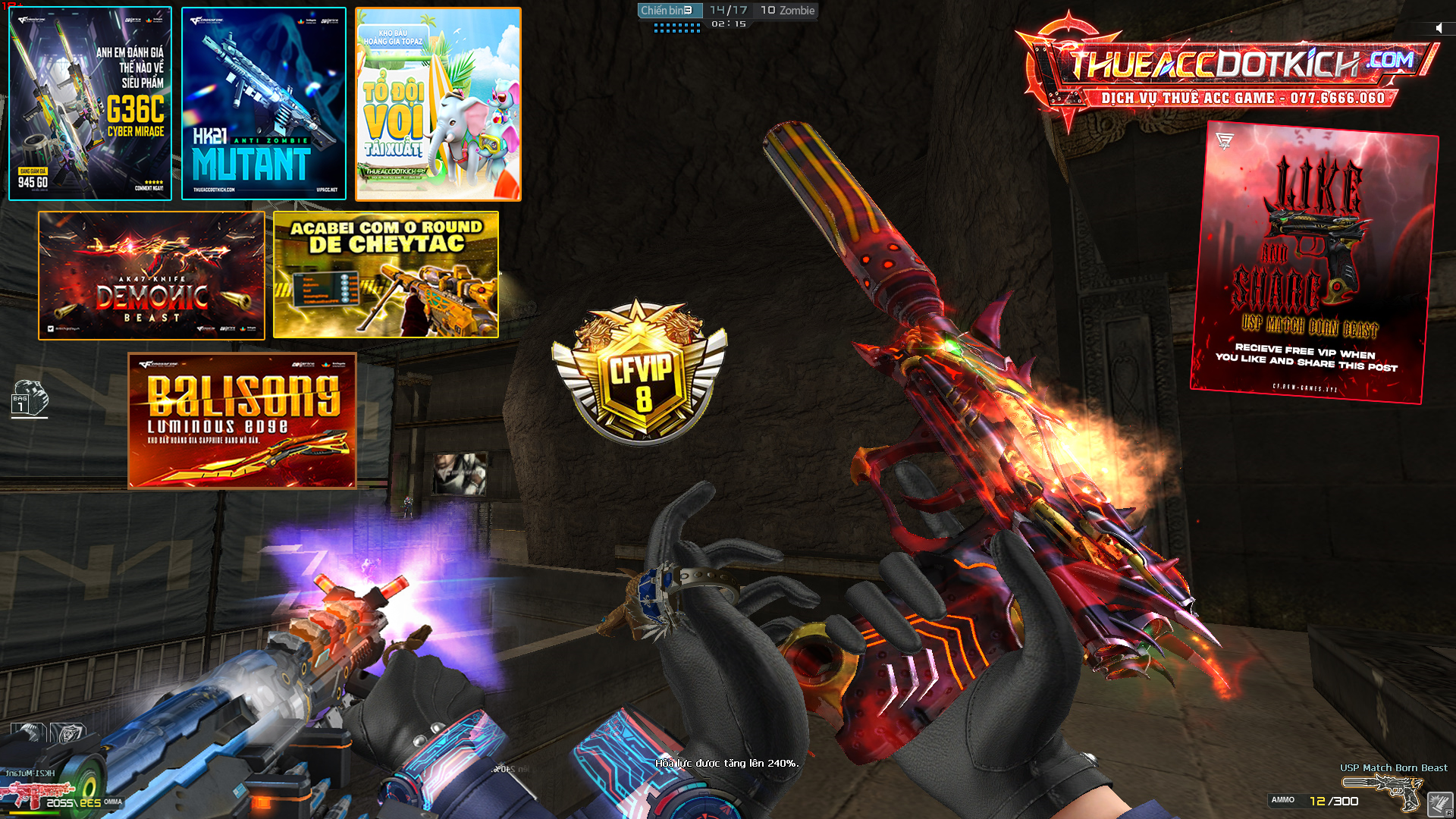Select the HK21 Anti Zombie Mutant poster
The height and width of the screenshot is (819, 1456).
pyautogui.click(x=264, y=104)
